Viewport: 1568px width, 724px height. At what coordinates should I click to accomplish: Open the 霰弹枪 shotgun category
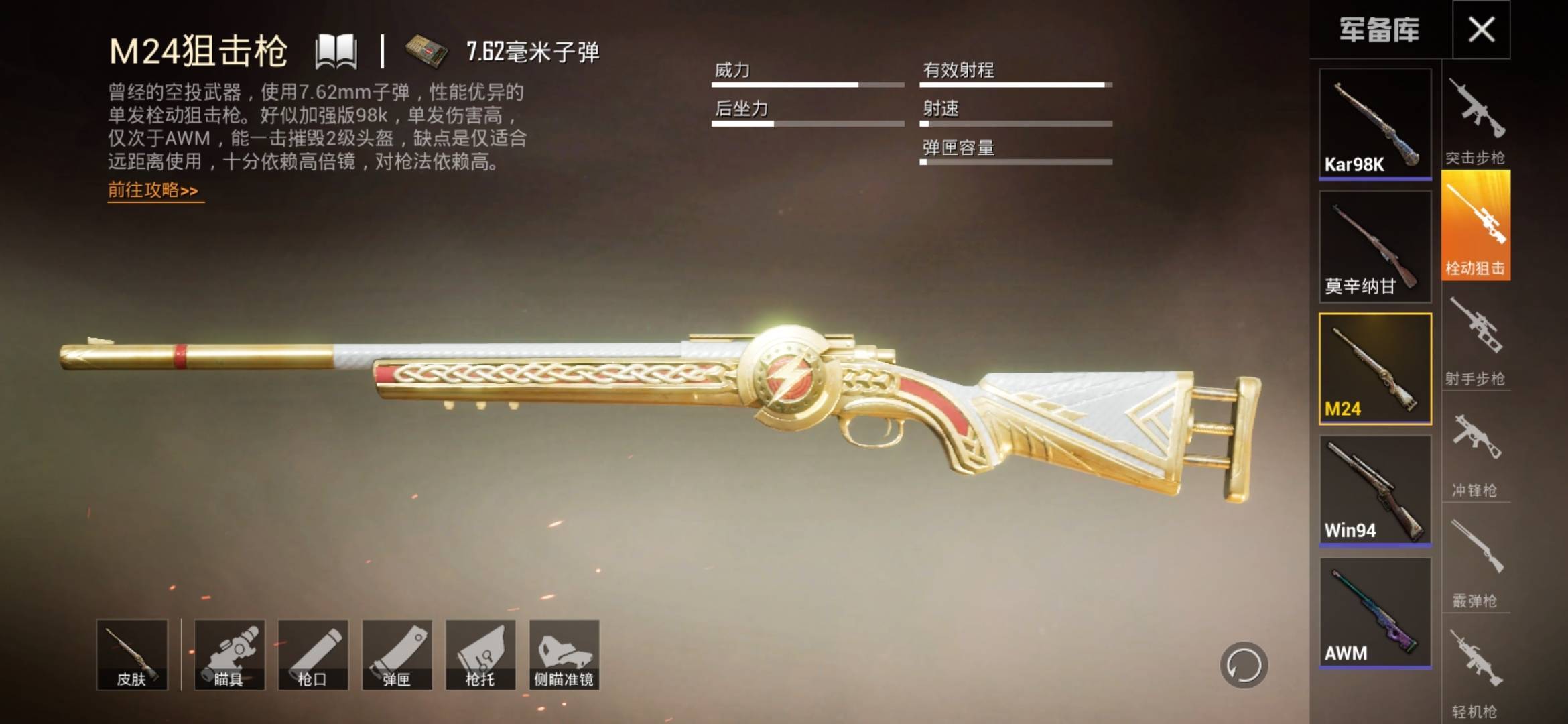[x=1477, y=566]
